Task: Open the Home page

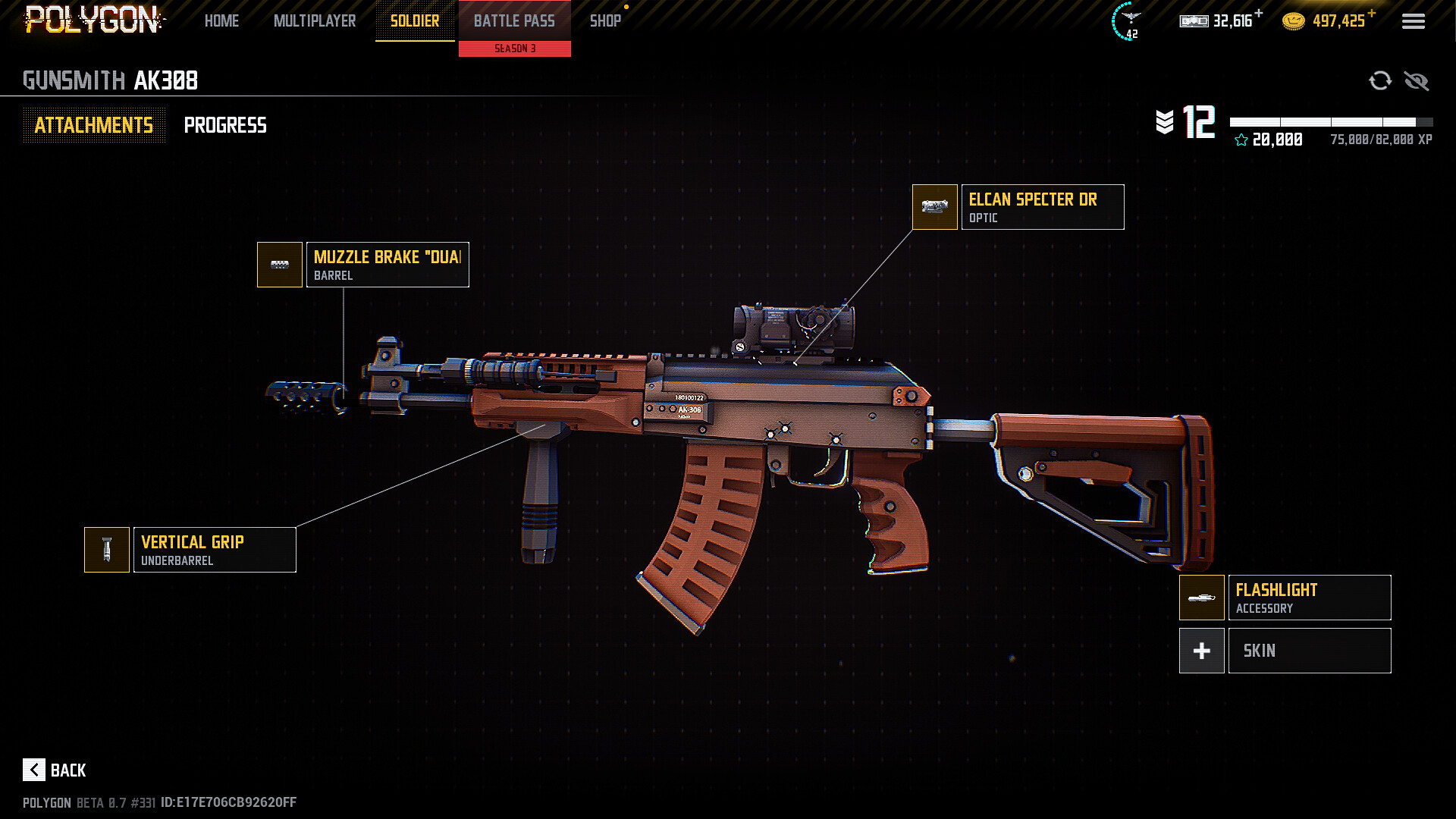Action: (221, 21)
